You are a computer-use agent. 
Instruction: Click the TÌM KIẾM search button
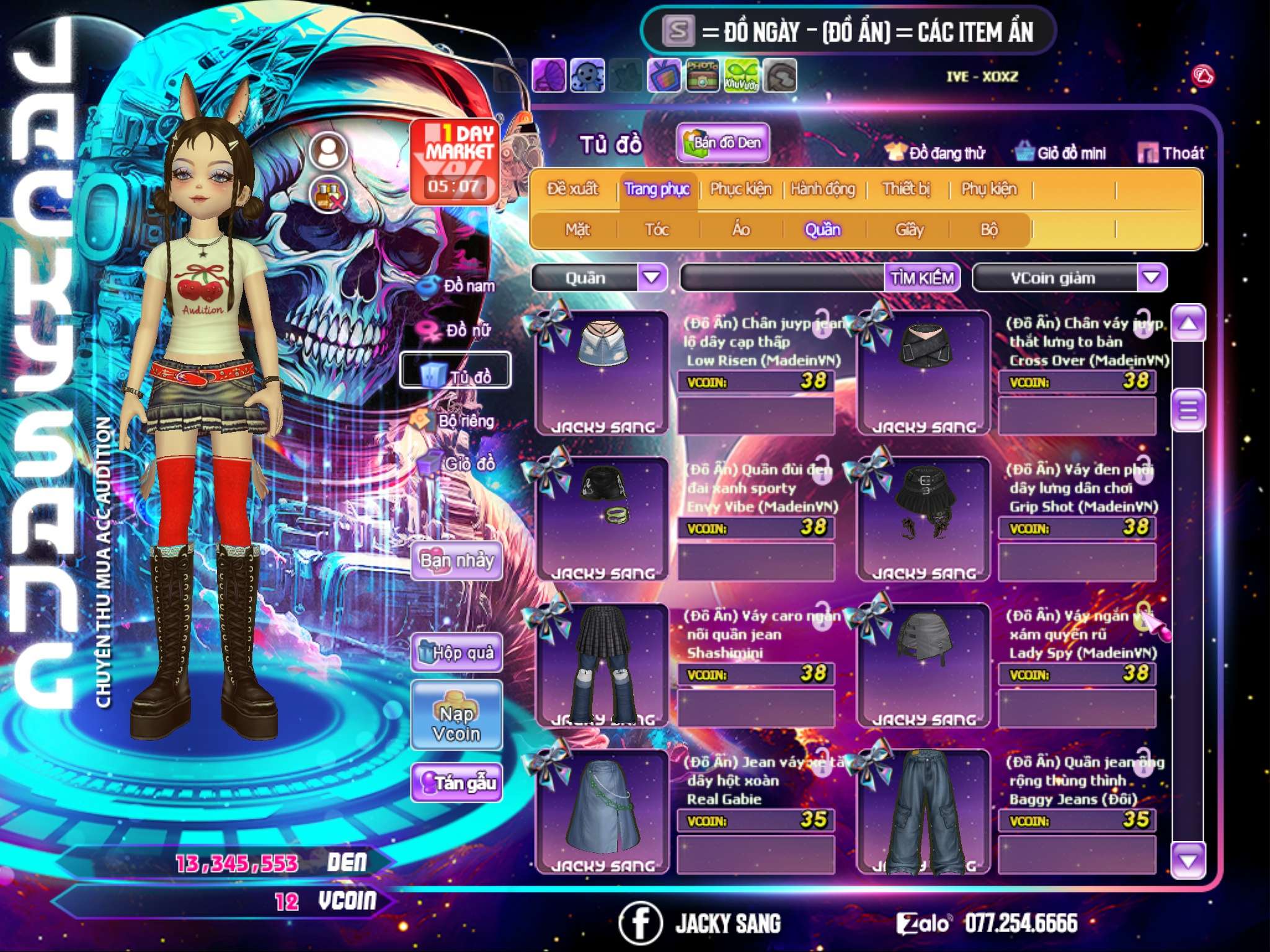point(922,278)
